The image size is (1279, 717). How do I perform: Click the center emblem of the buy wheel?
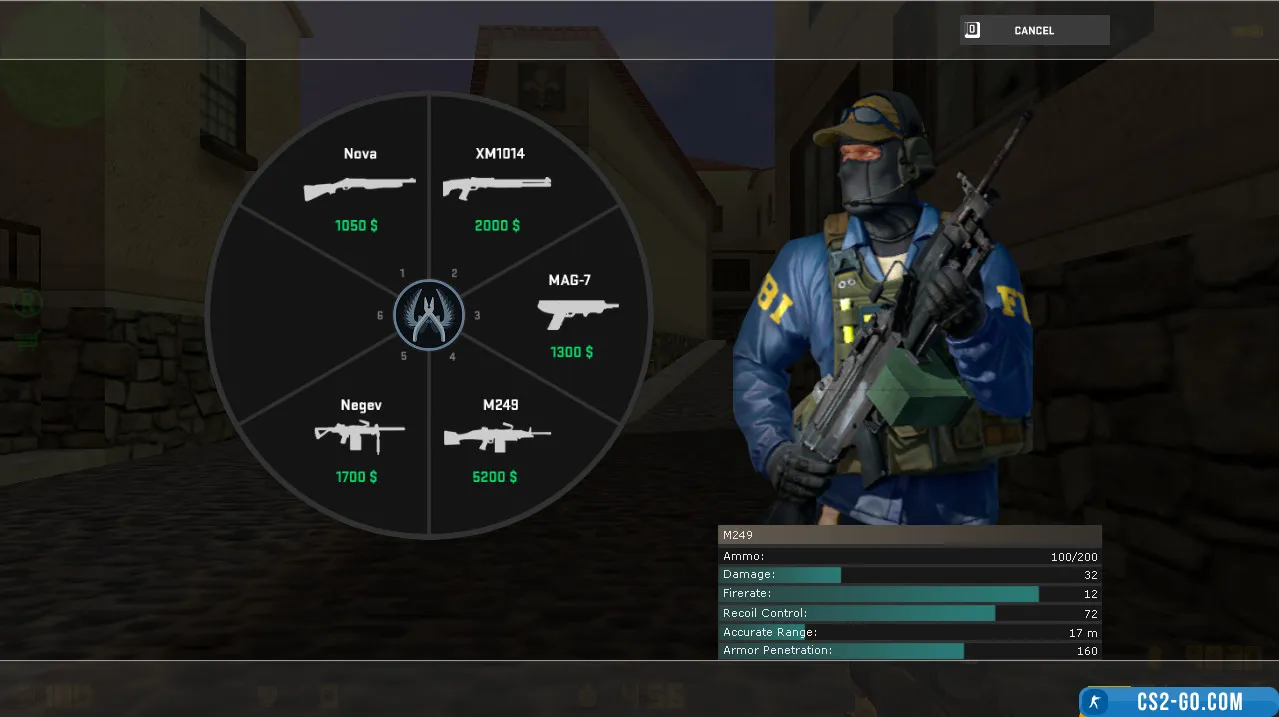click(x=429, y=315)
